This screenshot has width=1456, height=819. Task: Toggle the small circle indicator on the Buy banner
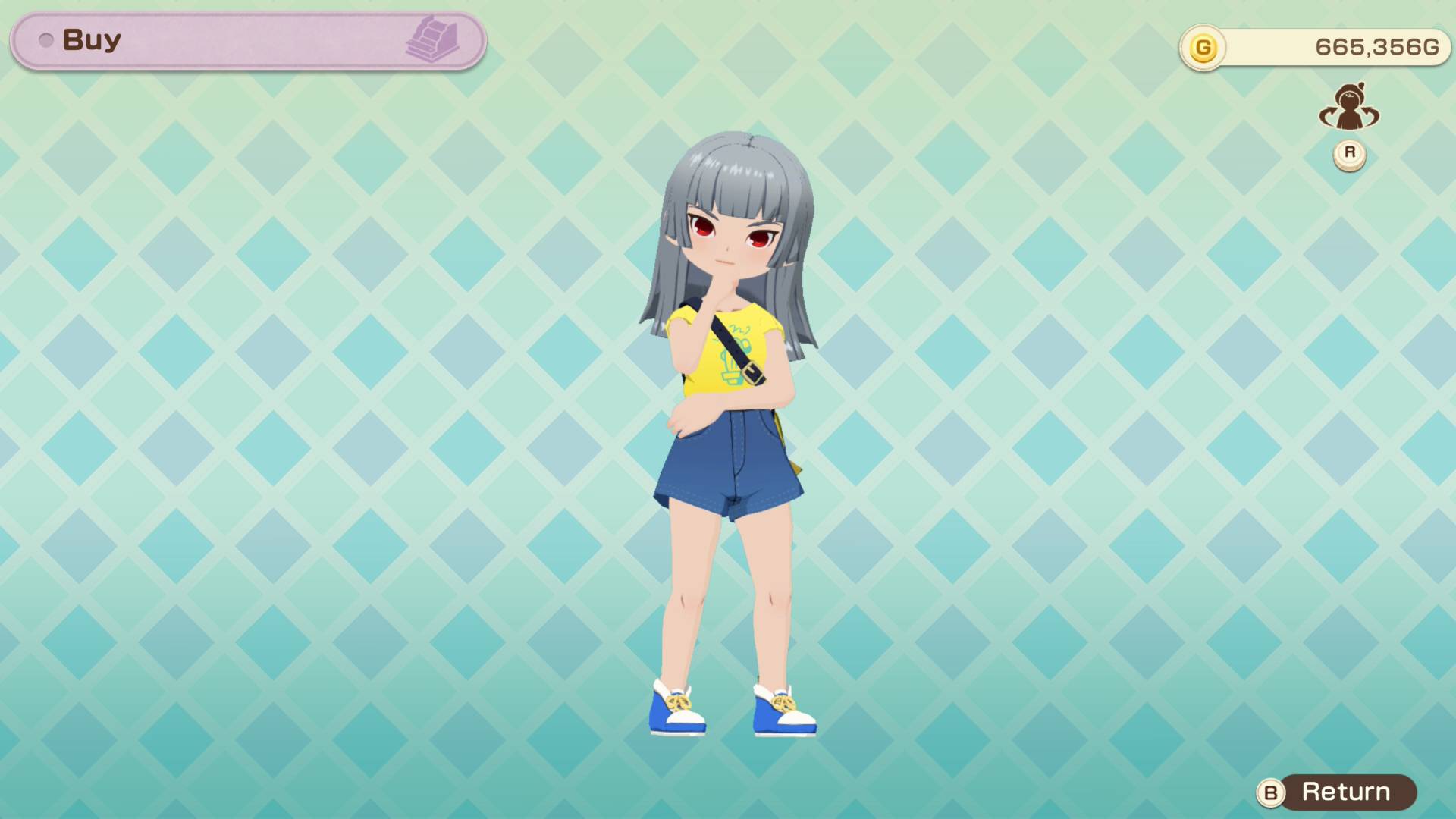(45, 39)
